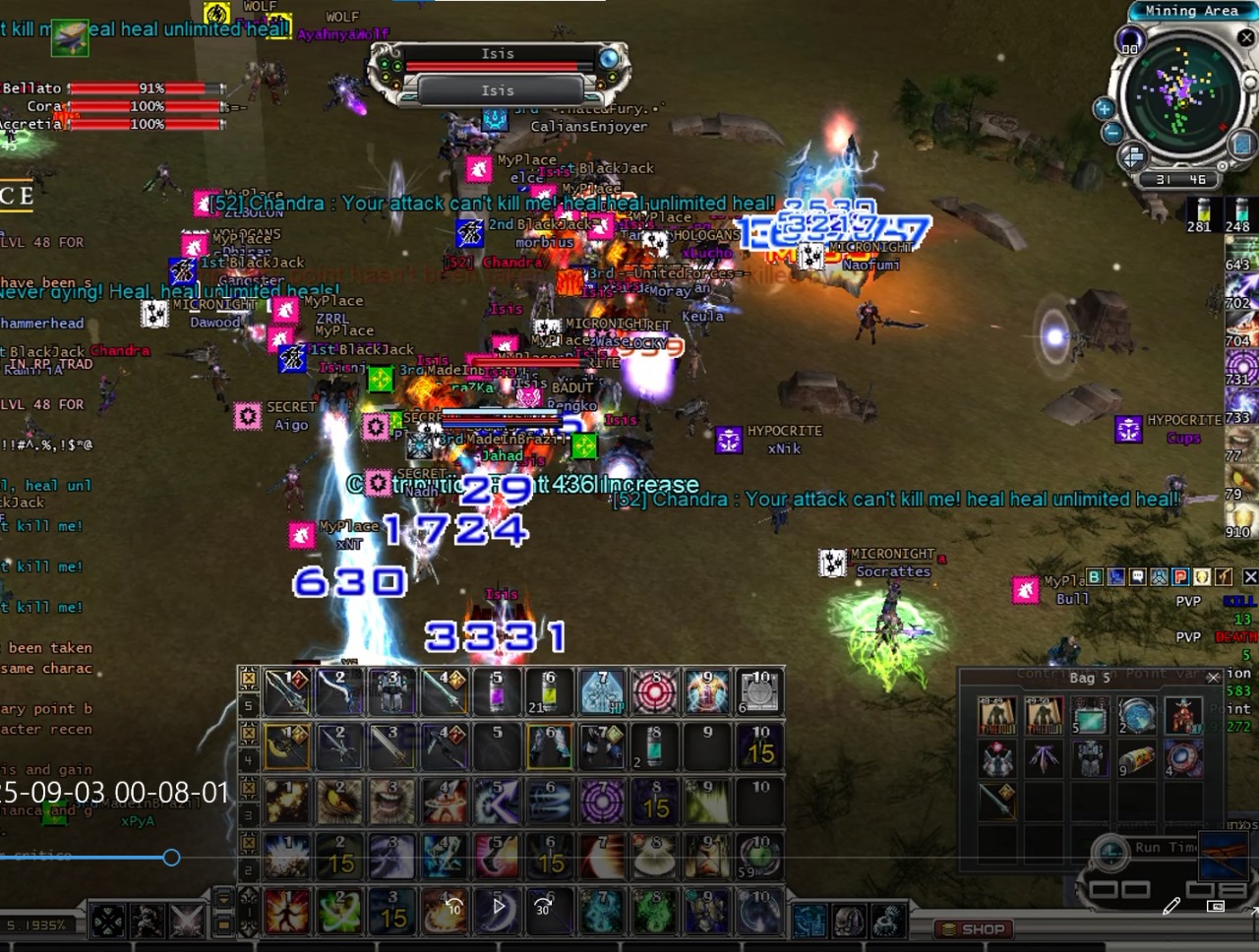This screenshot has width=1259, height=952.
Task: Skip forward 30 seconds in video
Action: click(x=543, y=907)
